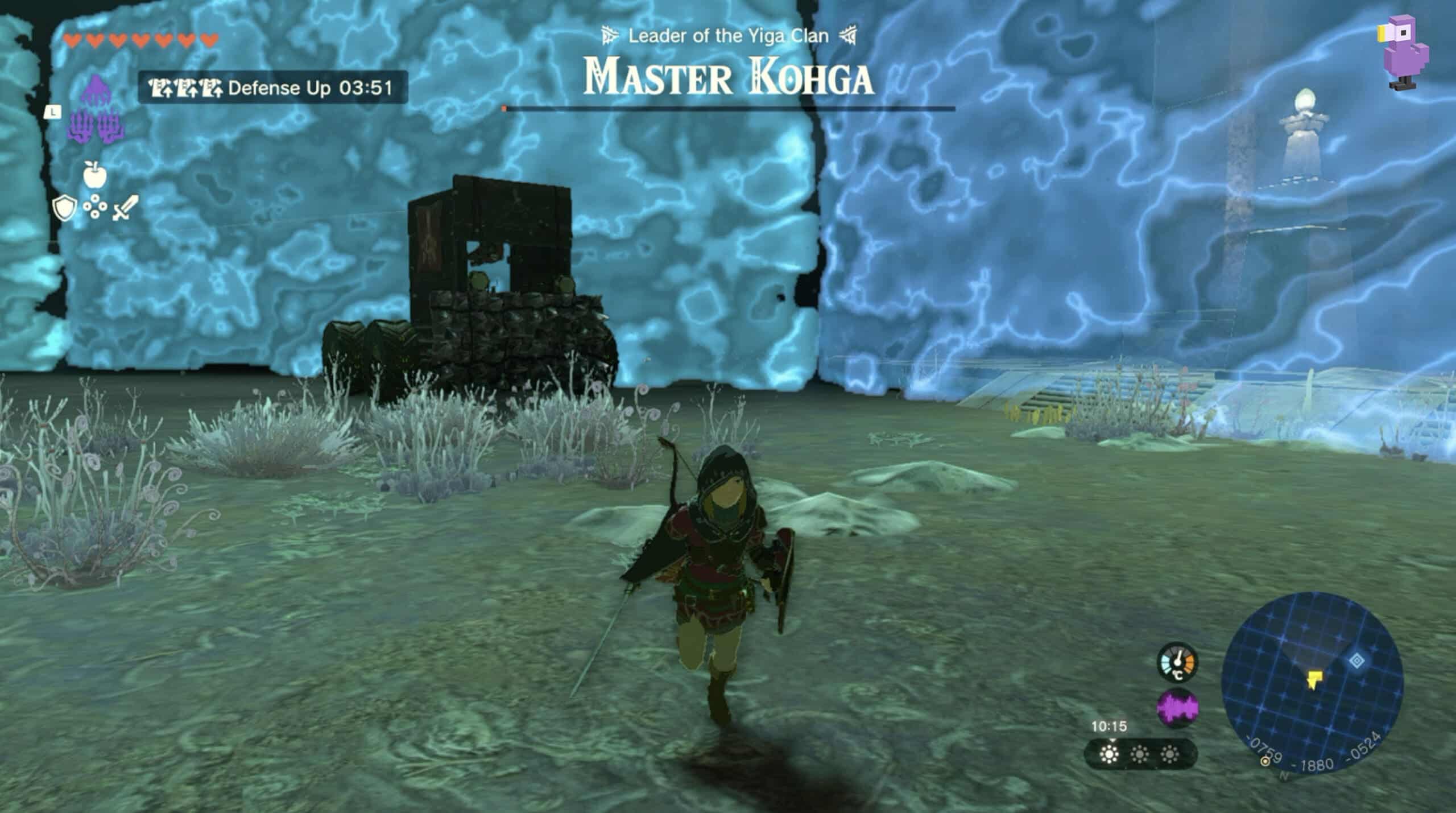Click the apple food buff icon
This screenshot has height=813, width=1456.
tap(95, 176)
